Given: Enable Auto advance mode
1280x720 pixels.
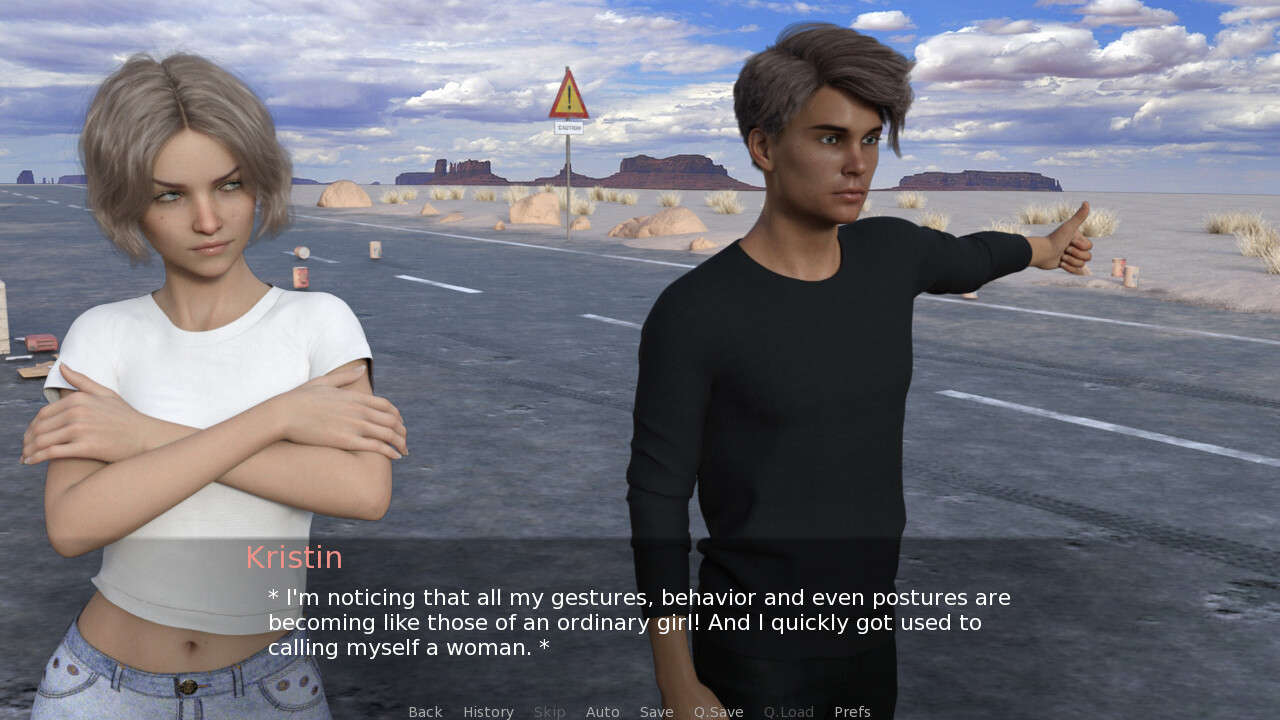Looking at the screenshot, I should pyautogui.click(x=602, y=712).
